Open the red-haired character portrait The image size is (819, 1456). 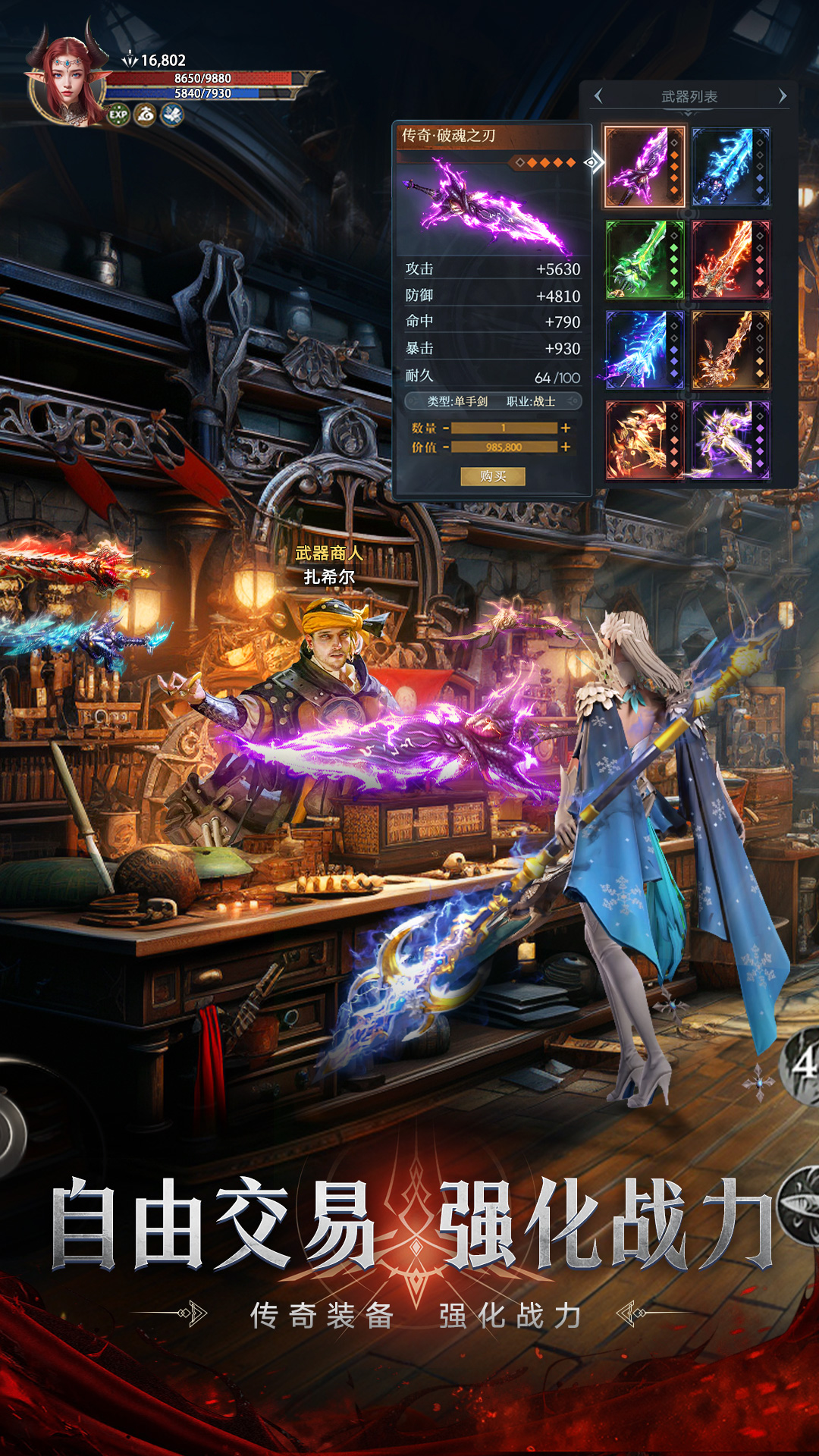67,80
